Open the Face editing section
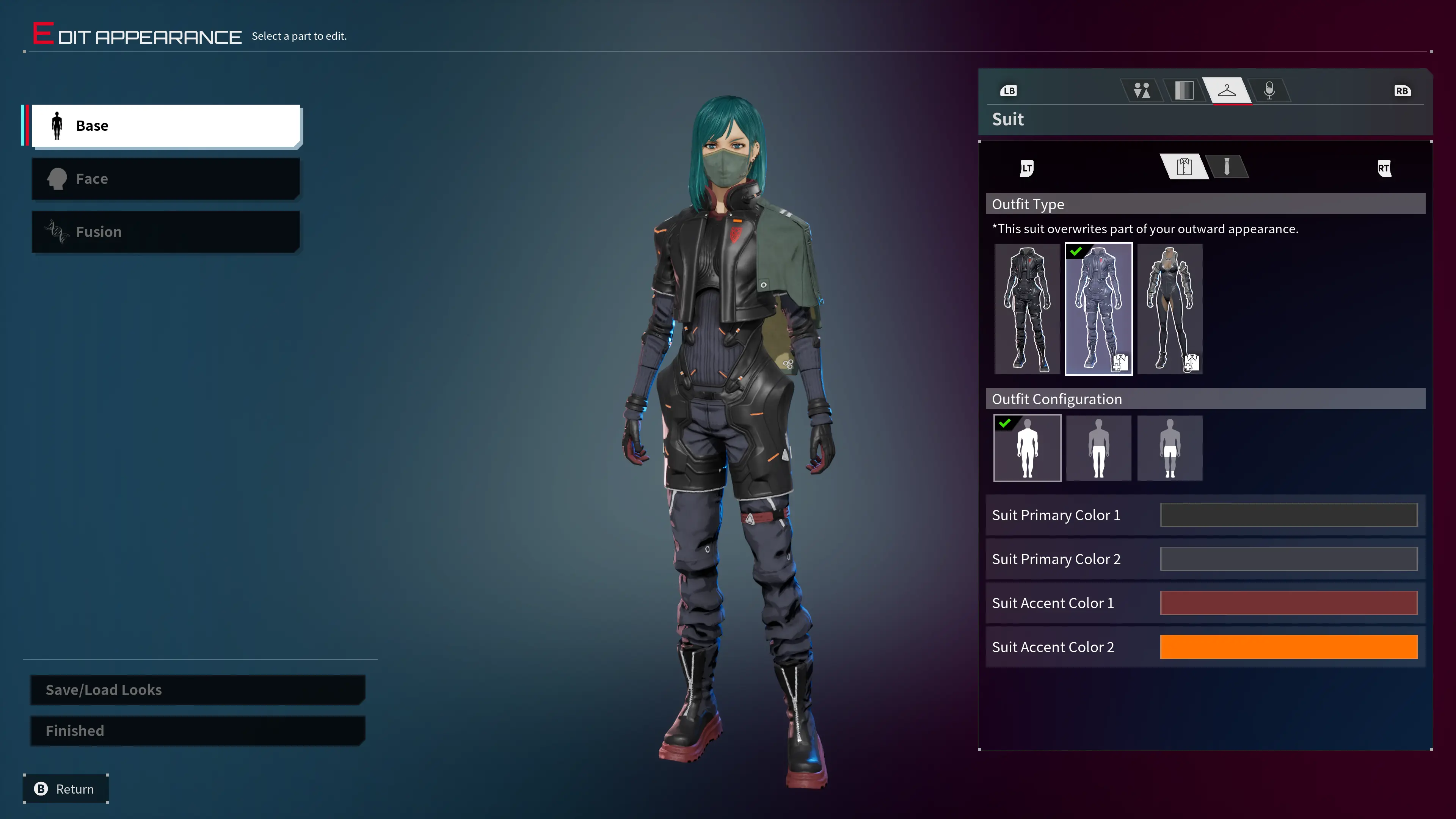 tap(165, 179)
